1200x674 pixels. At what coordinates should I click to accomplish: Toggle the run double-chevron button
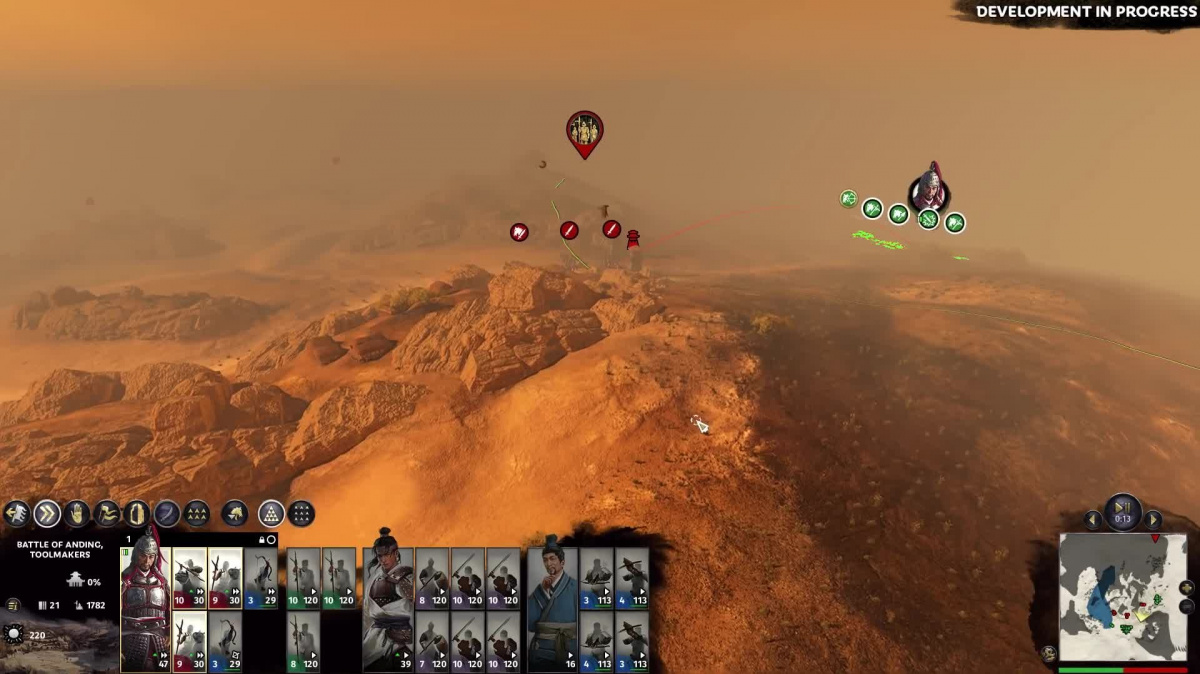47,514
